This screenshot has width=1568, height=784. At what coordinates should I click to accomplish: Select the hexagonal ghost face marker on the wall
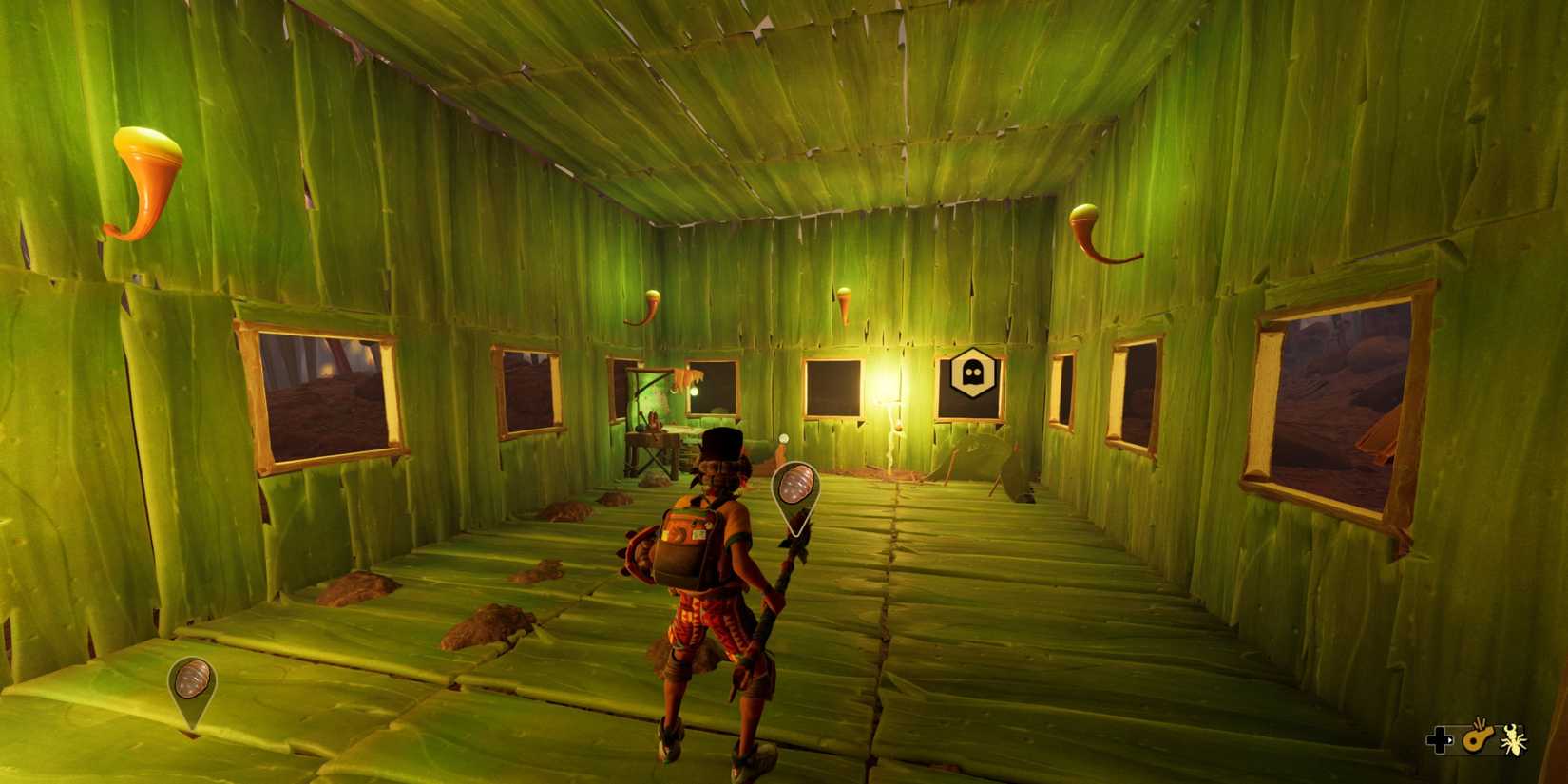[x=971, y=373]
